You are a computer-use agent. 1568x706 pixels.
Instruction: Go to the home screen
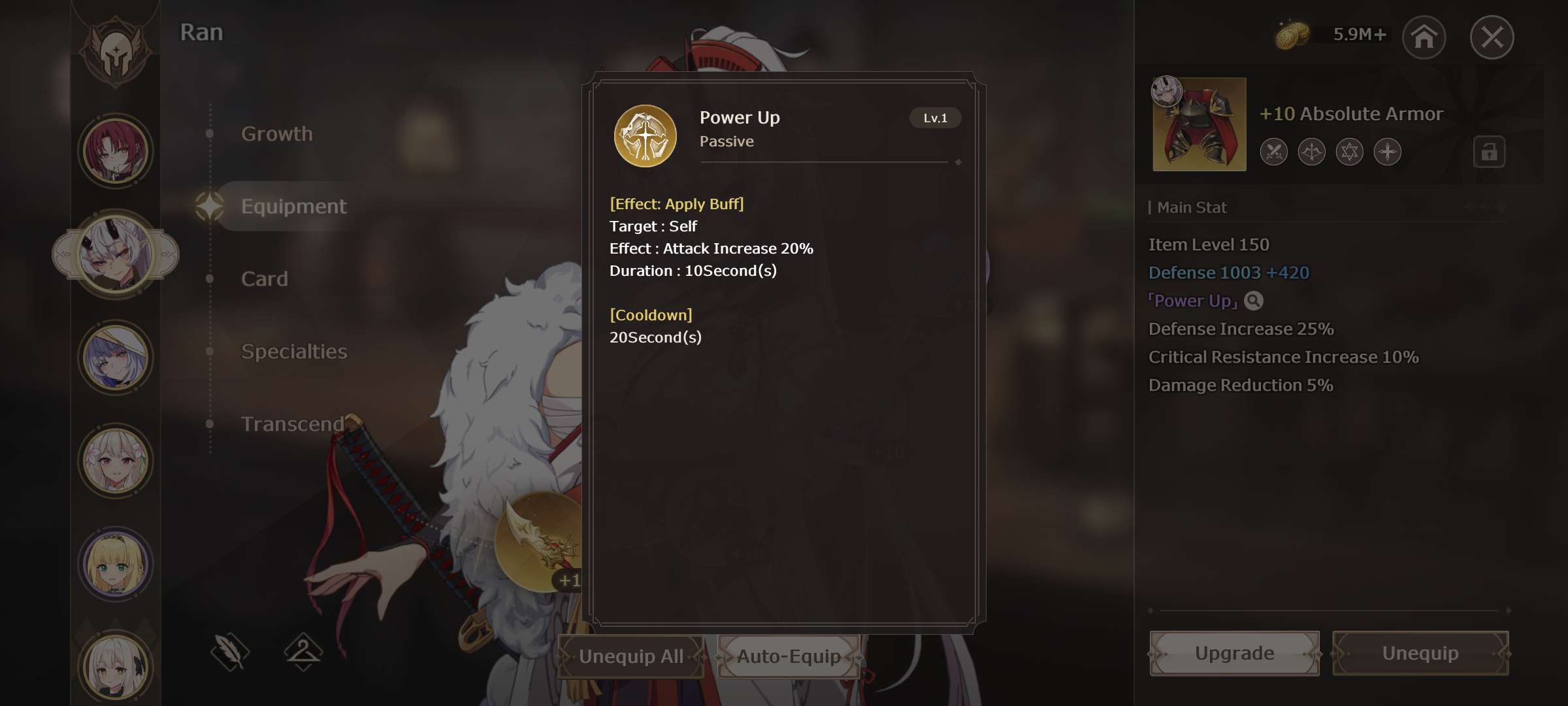coord(1424,37)
